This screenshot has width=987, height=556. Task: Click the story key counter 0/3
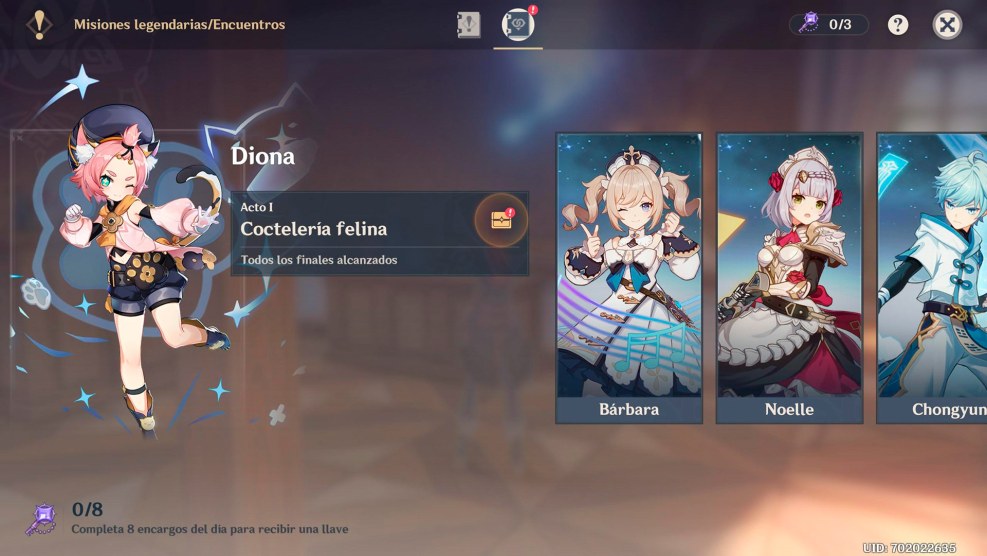pos(828,24)
